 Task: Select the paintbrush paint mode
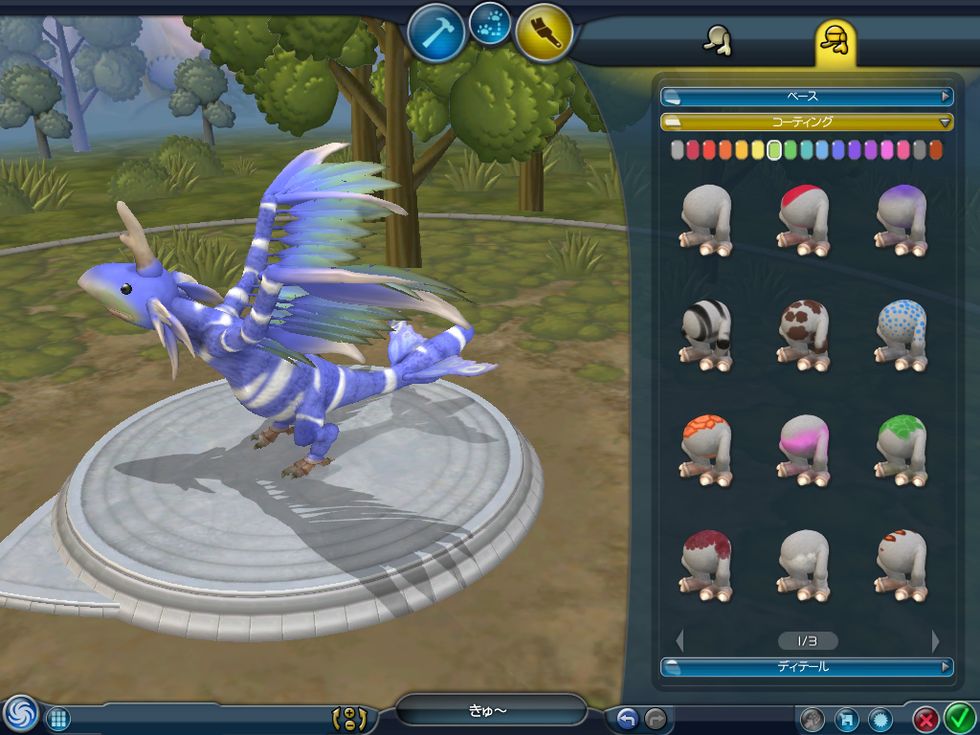544,32
